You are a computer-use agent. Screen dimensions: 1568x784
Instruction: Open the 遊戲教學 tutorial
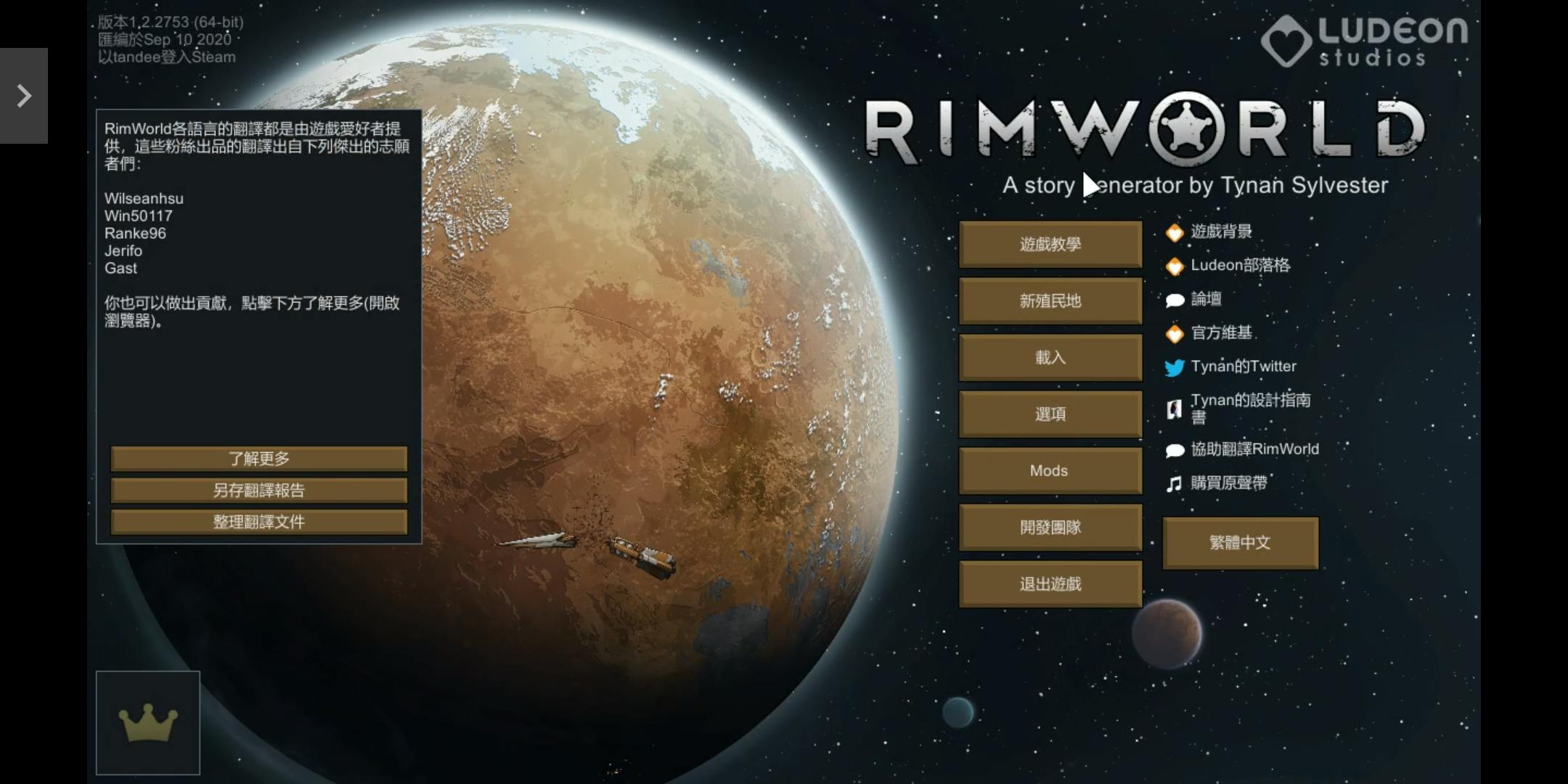pos(1050,245)
